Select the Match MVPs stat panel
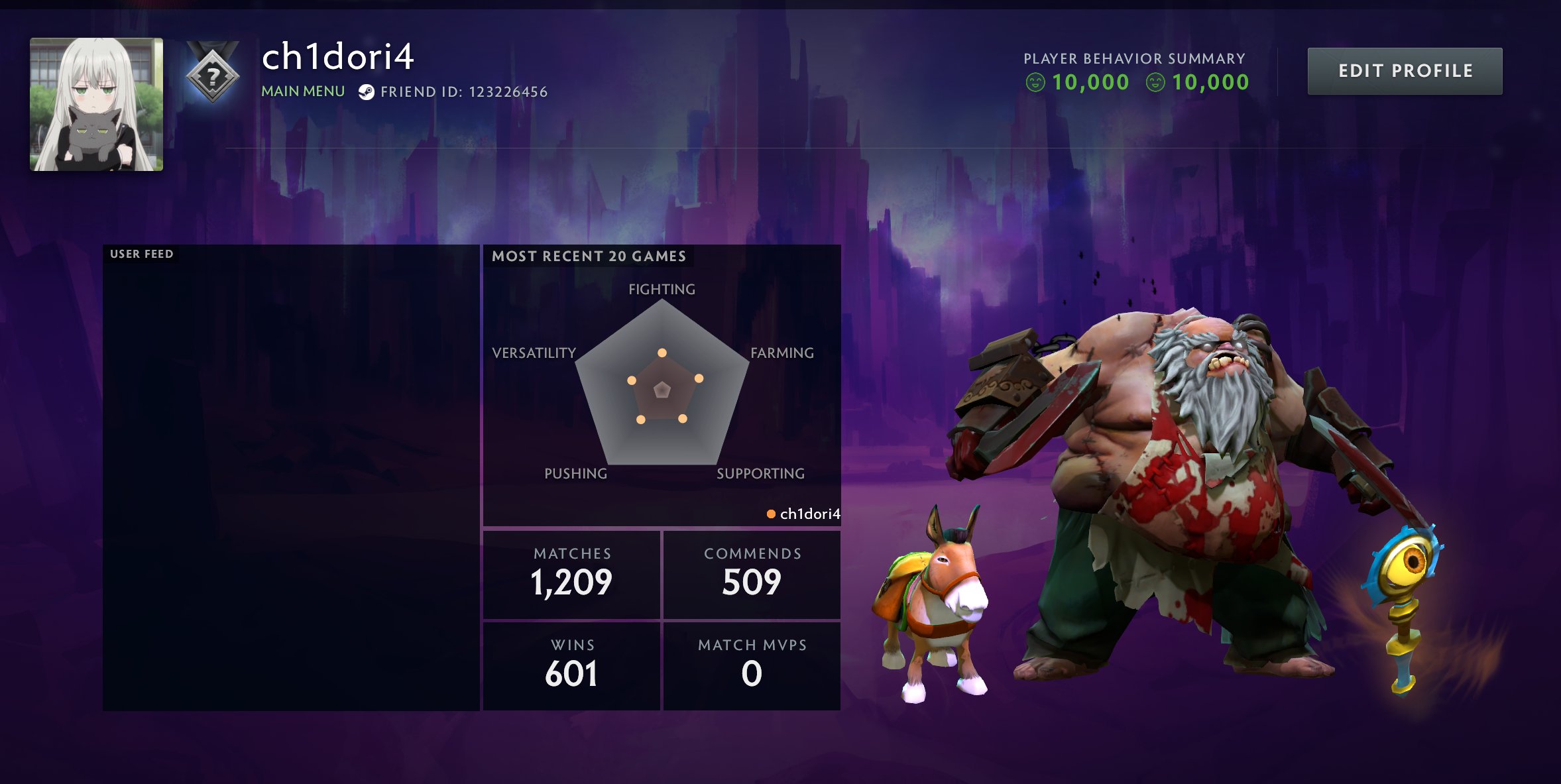This screenshot has width=1561, height=784. point(752,665)
